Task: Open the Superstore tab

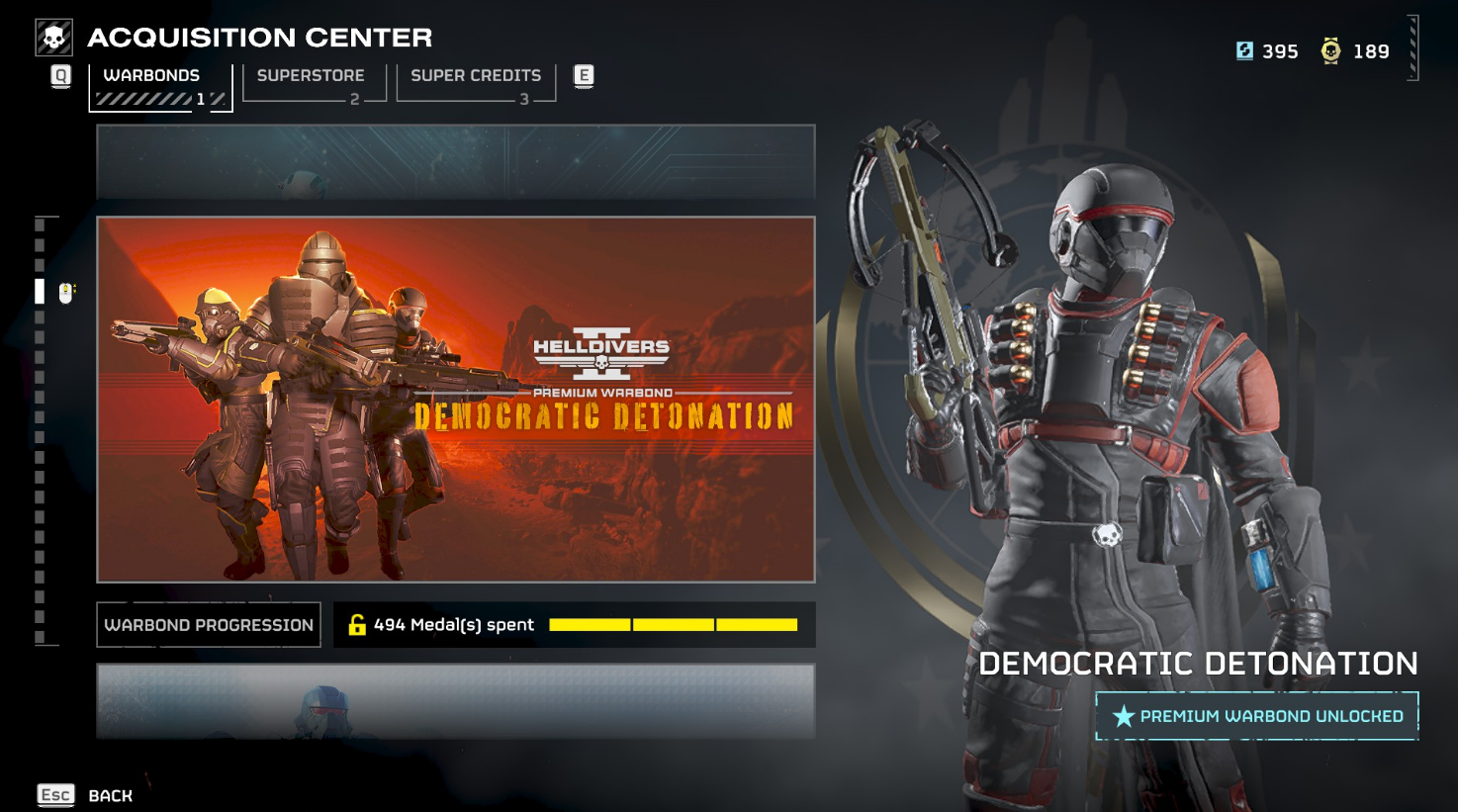Action: [x=313, y=82]
